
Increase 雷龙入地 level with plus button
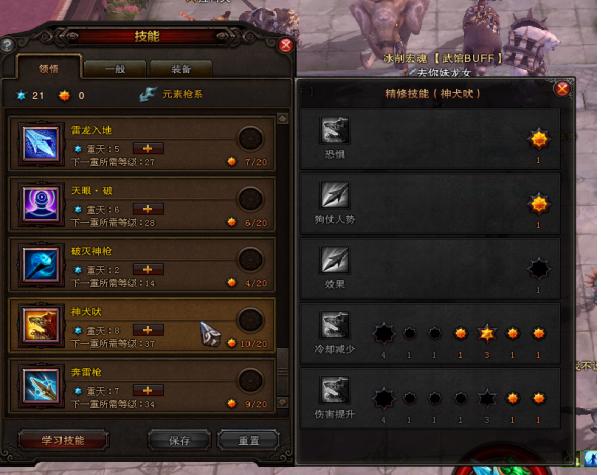pos(149,149)
